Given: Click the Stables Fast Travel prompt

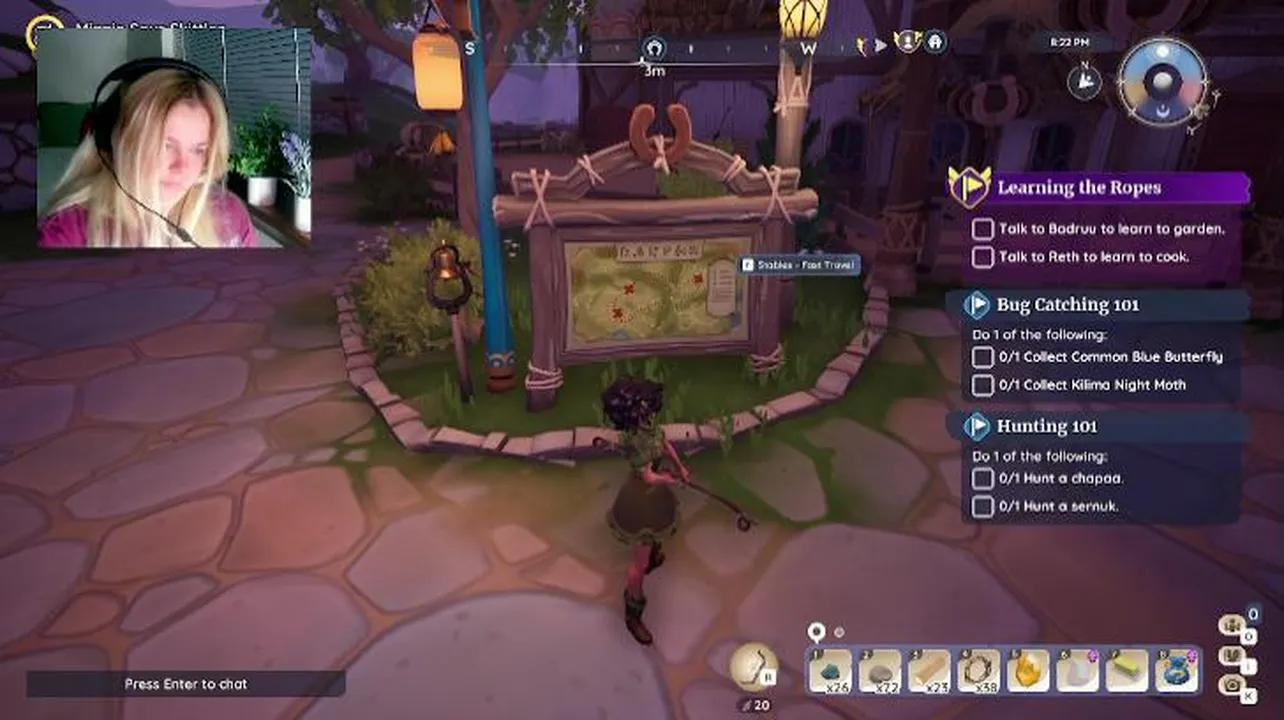Looking at the screenshot, I should click(x=800, y=266).
